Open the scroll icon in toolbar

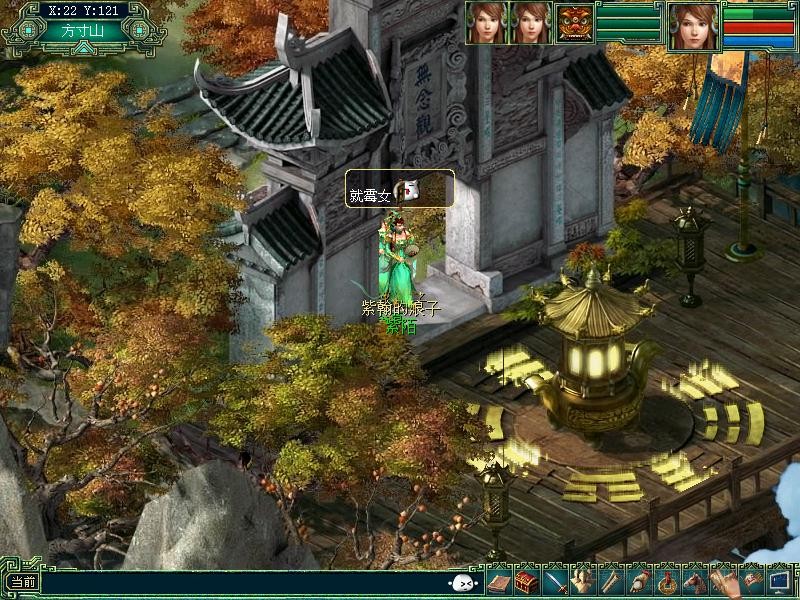[610, 581]
